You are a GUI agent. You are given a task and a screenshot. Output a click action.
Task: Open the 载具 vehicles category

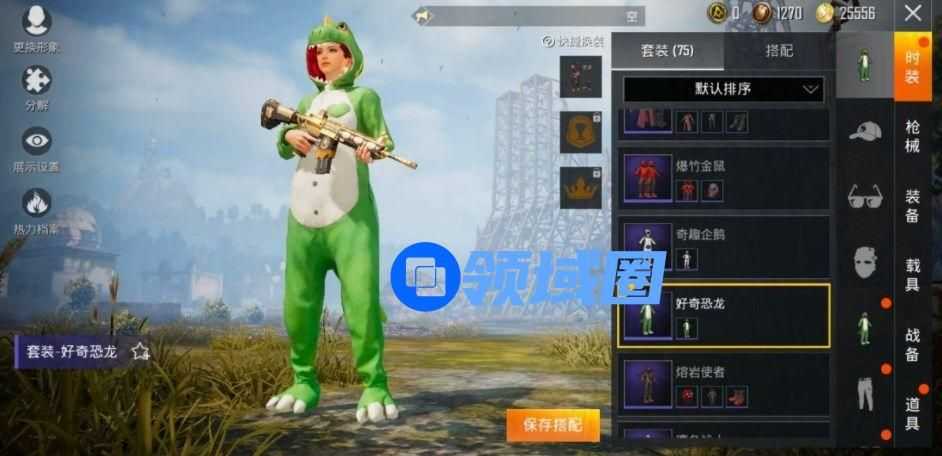pyautogui.click(x=912, y=272)
